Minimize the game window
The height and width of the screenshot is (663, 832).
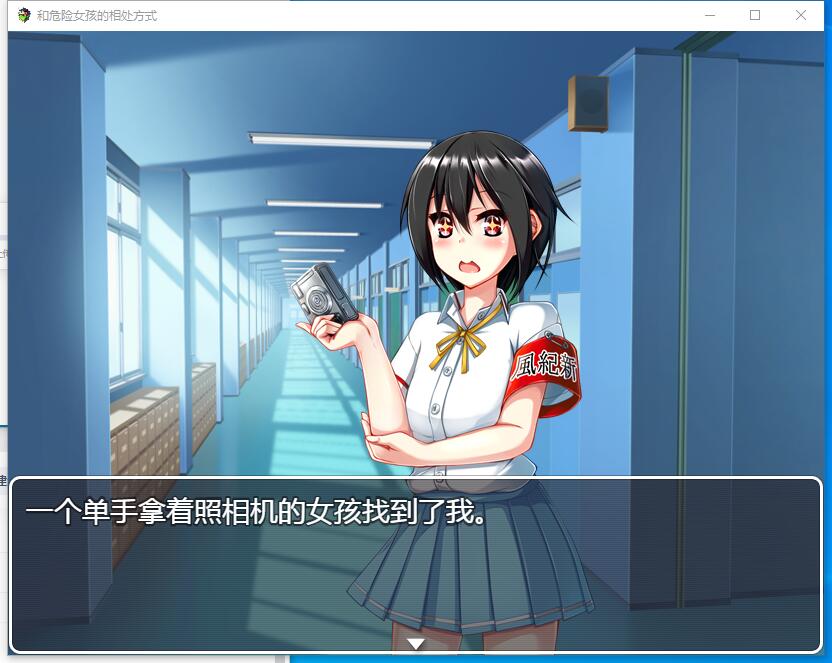(710, 15)
